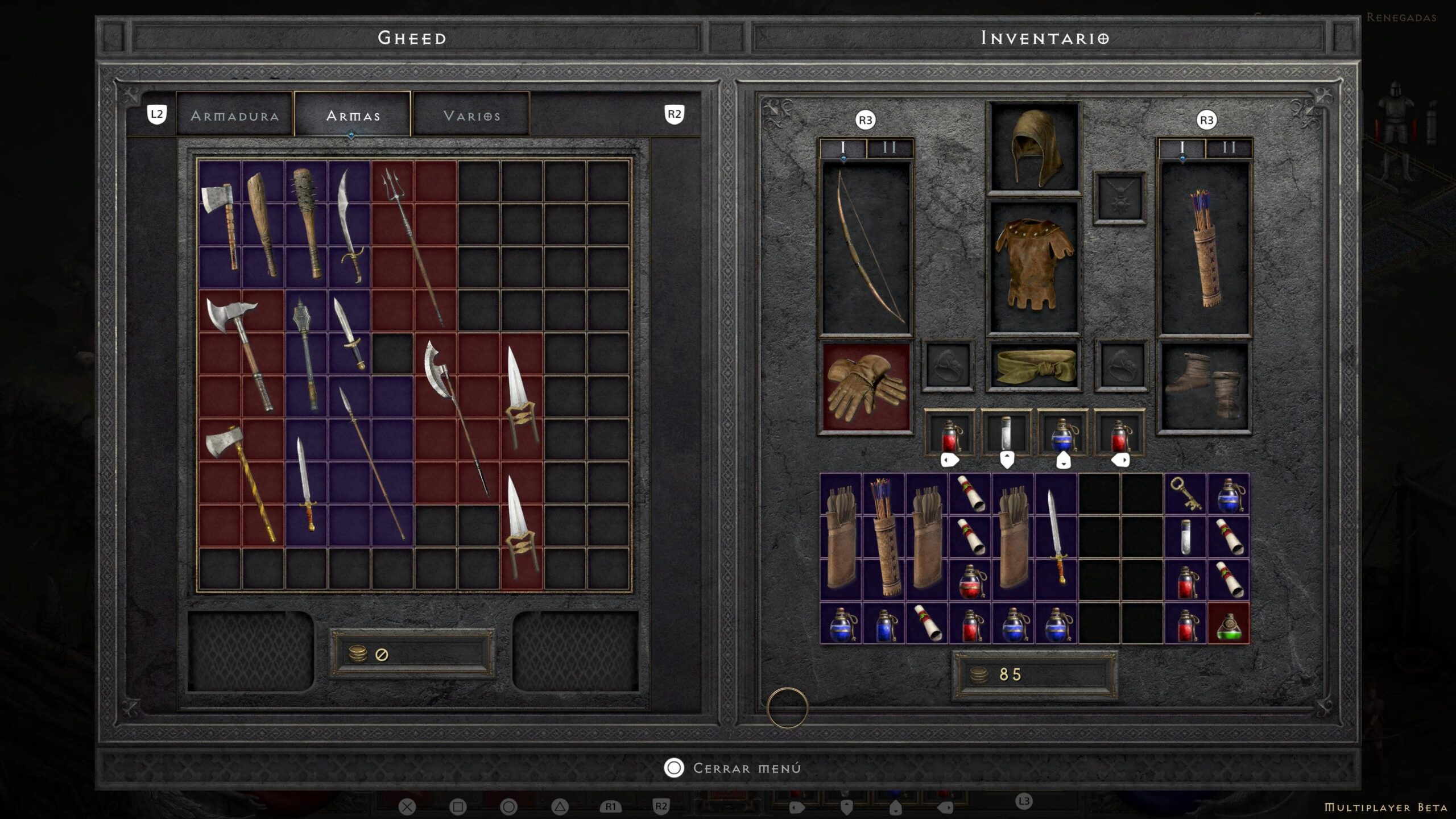Switch to the Armadura tab
The image size is (1456, 819).
(234, 115)
